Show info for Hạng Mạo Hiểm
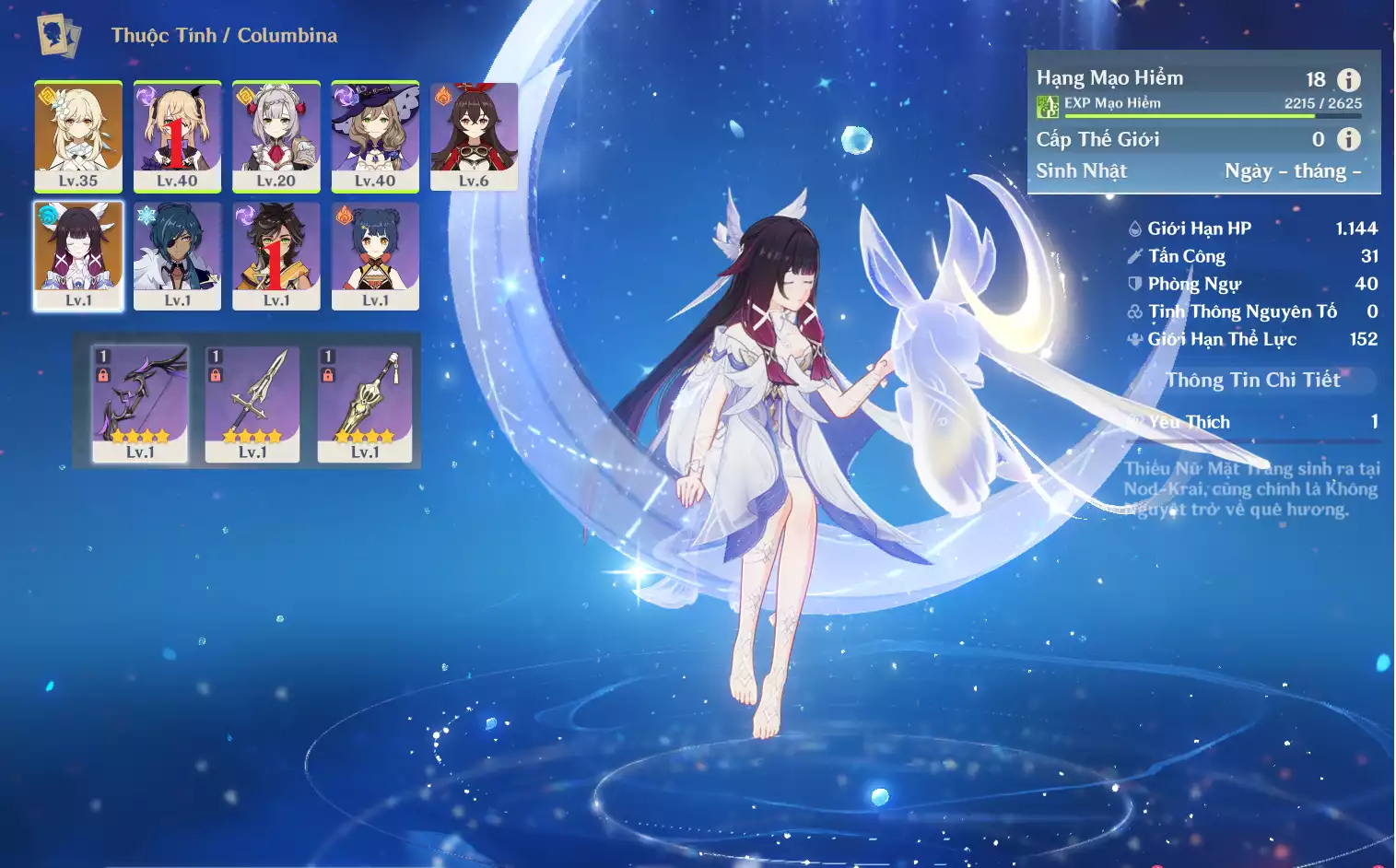 point(1348,80)
